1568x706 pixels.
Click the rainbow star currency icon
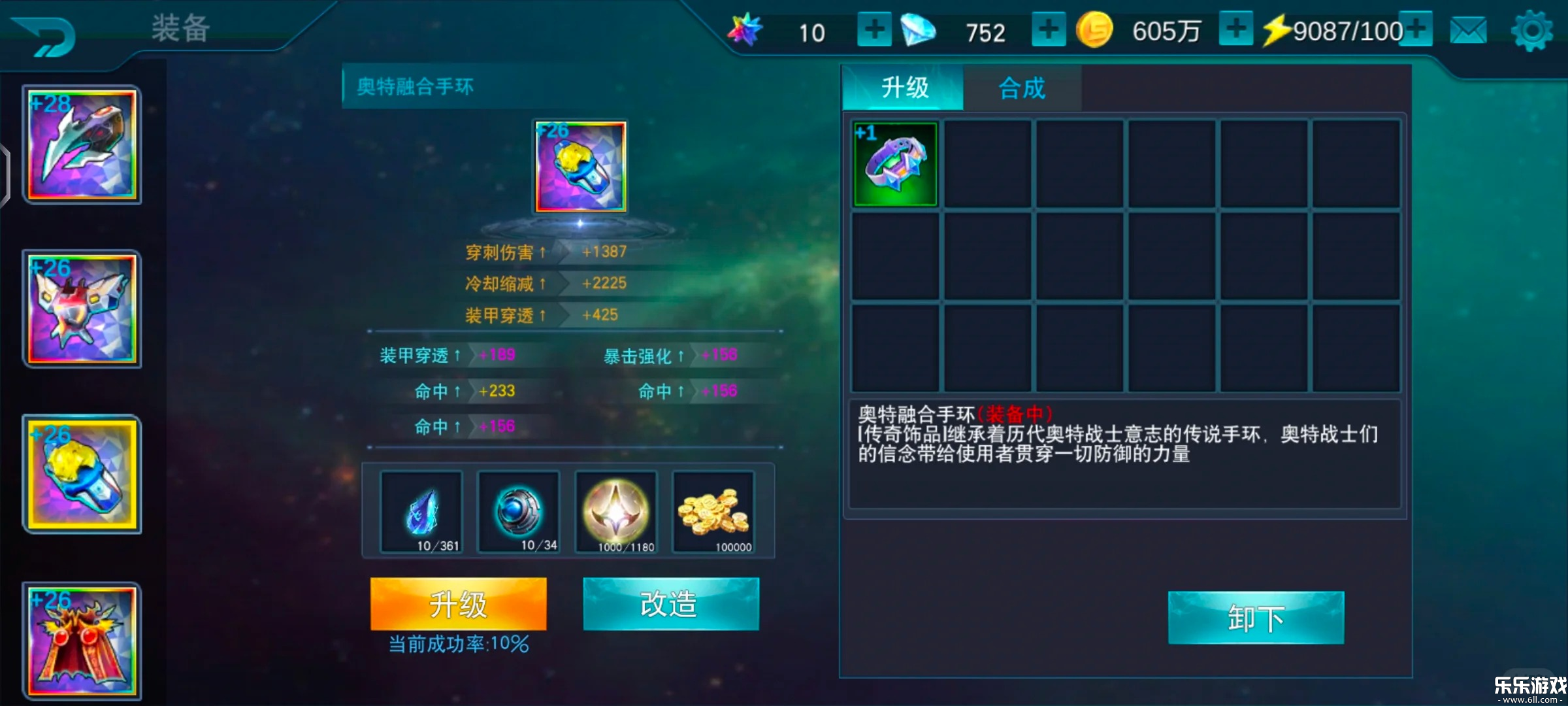[745, 29]
